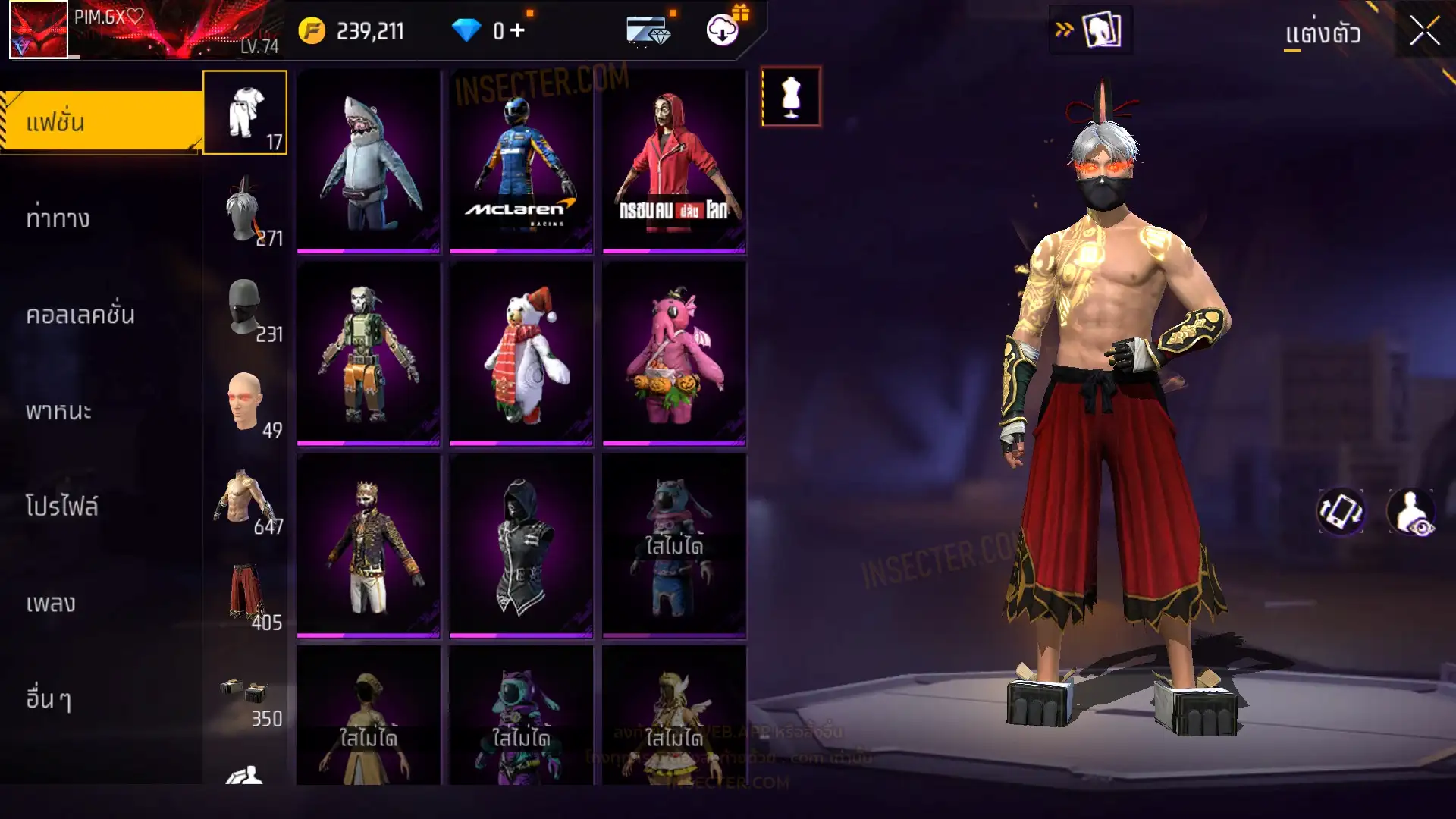Close the dress-up screen with the X
The width and height of the screenshot is (1456, 819).
[1424, 32]
